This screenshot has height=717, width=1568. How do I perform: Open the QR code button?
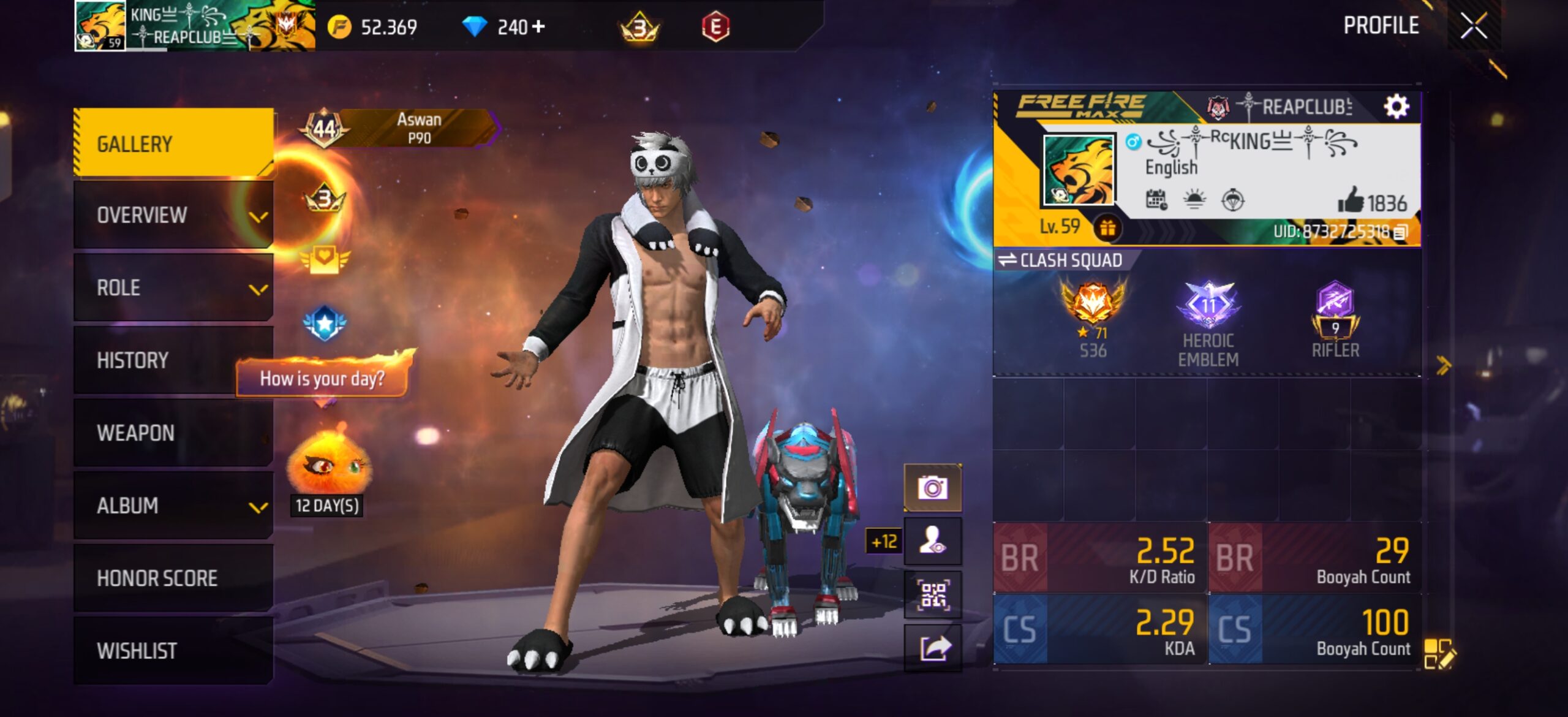pos(932,594)
